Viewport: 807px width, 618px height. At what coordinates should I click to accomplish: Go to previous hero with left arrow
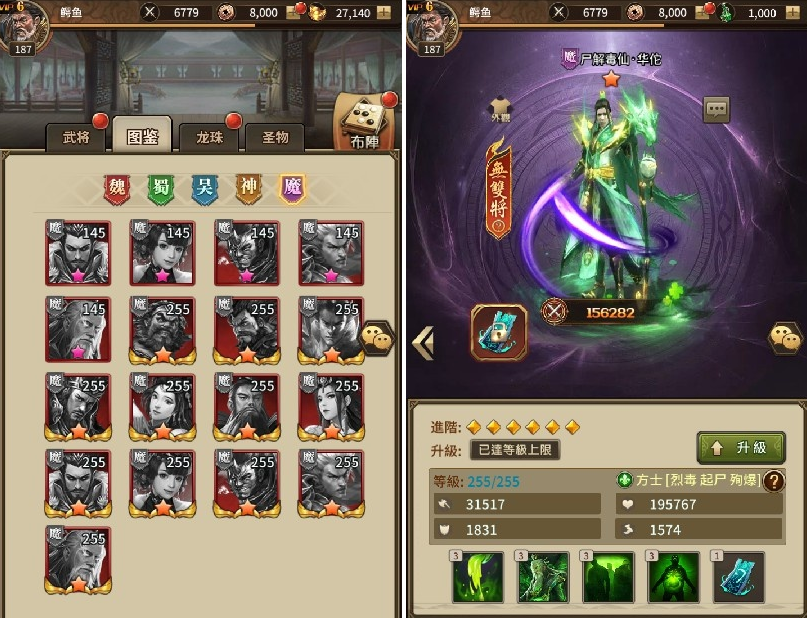pos(422,343)
